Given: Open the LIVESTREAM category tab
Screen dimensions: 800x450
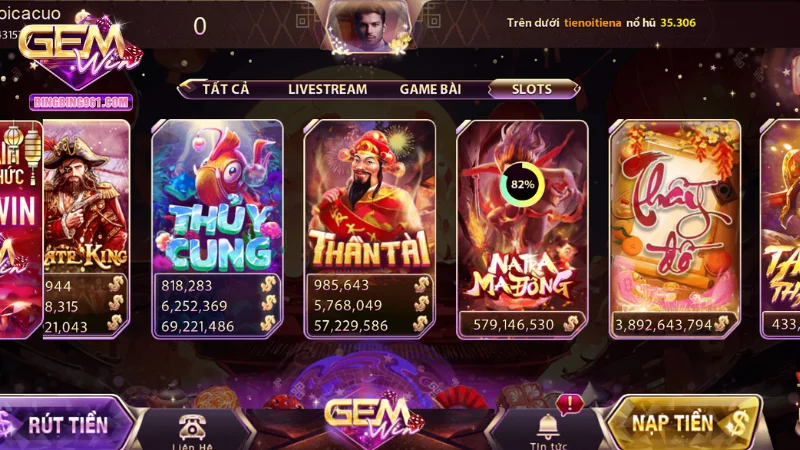Looking at the screenshot, I should tap(327, 88).
